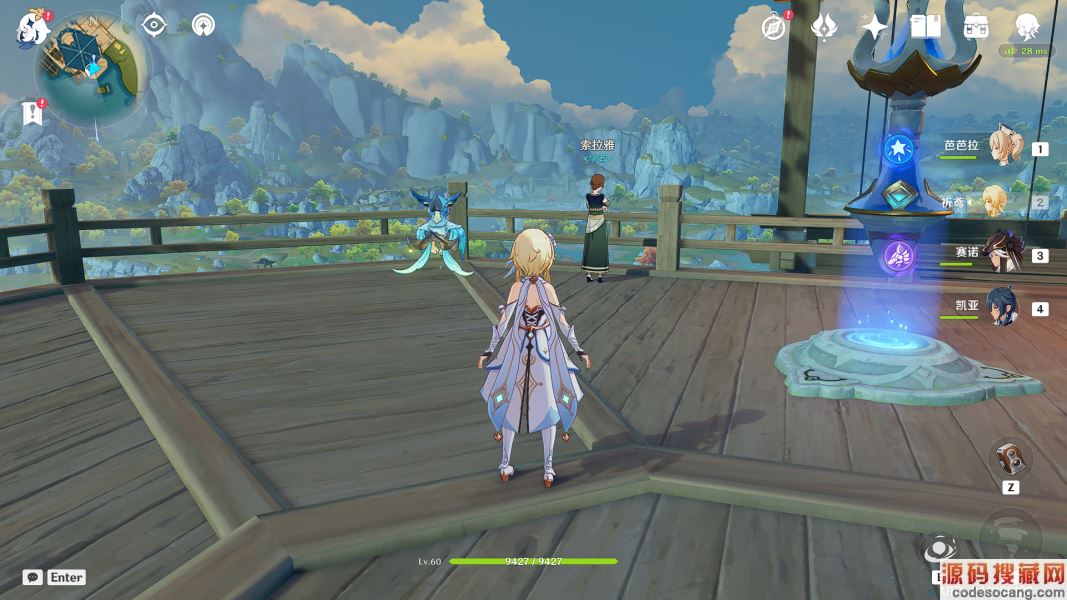The width and height of the screenshot is (1067, 600).
Task: Open the Adventurer Handbook book icon
Action: point(925,27)
